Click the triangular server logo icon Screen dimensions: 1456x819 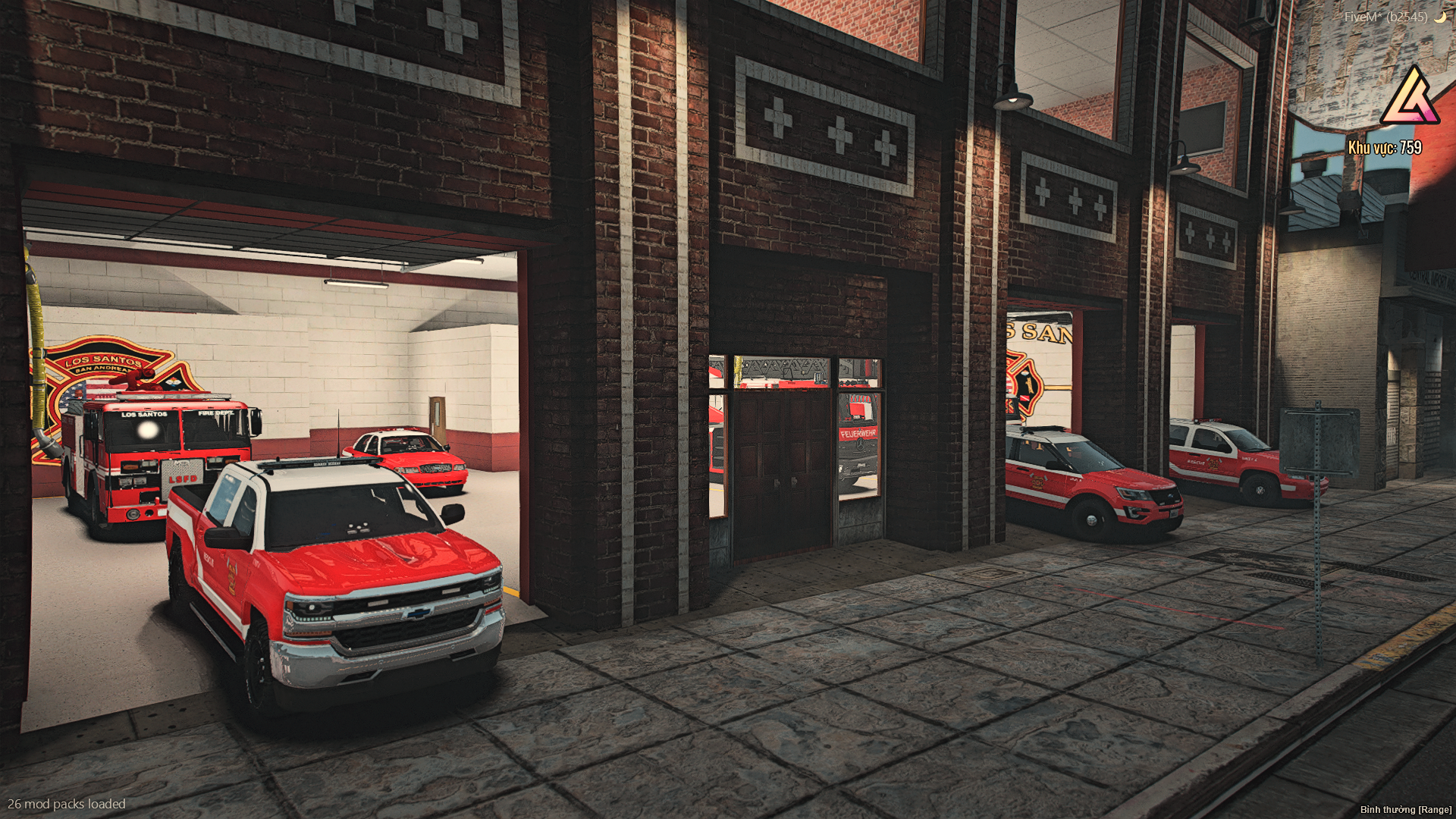1409,97
